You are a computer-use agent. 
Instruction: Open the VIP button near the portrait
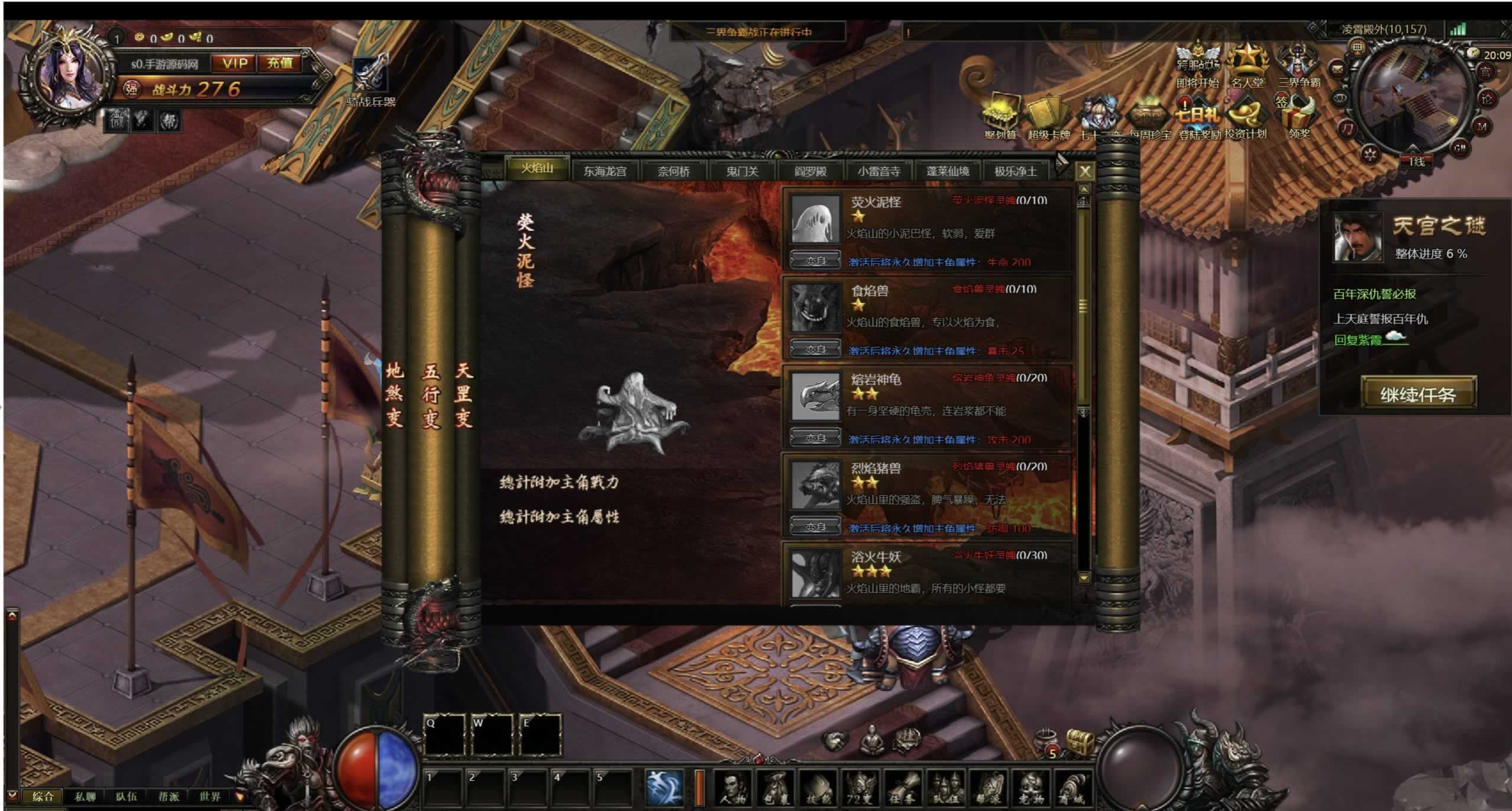click(x=235, y=63)
